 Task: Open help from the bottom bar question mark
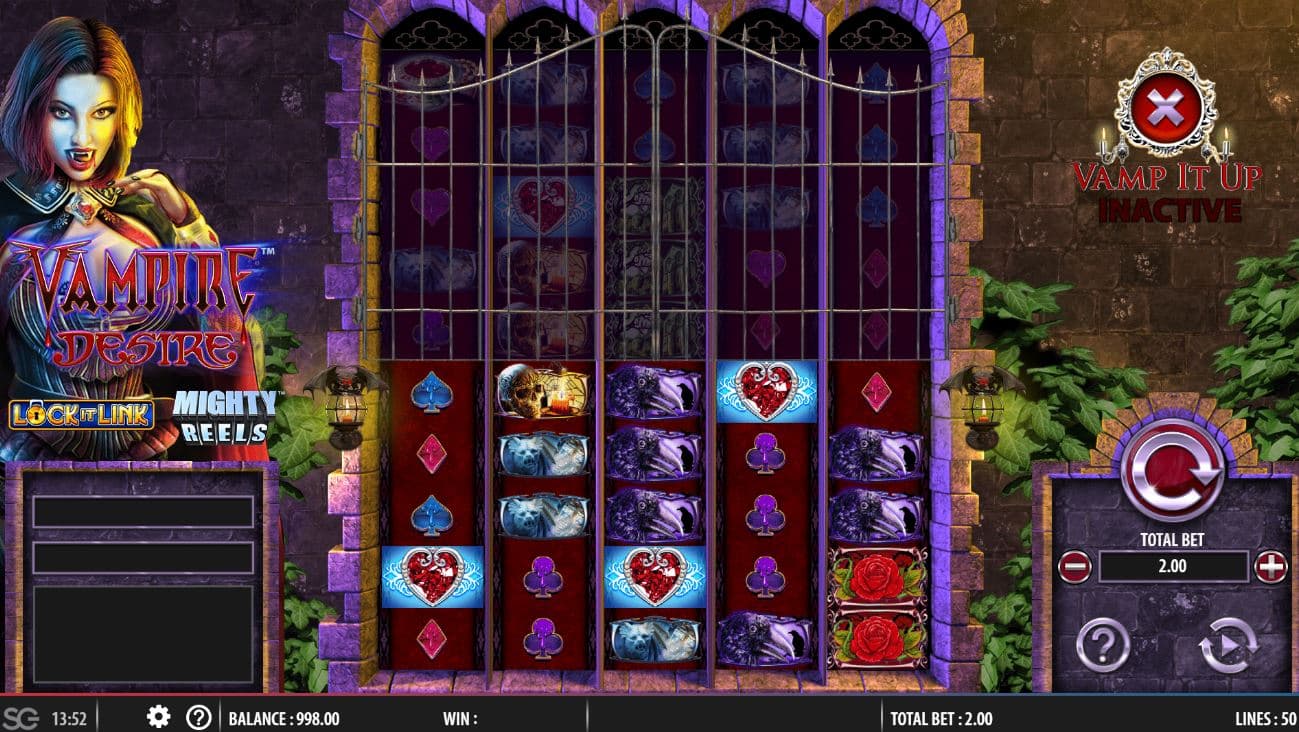pos(199,717)
